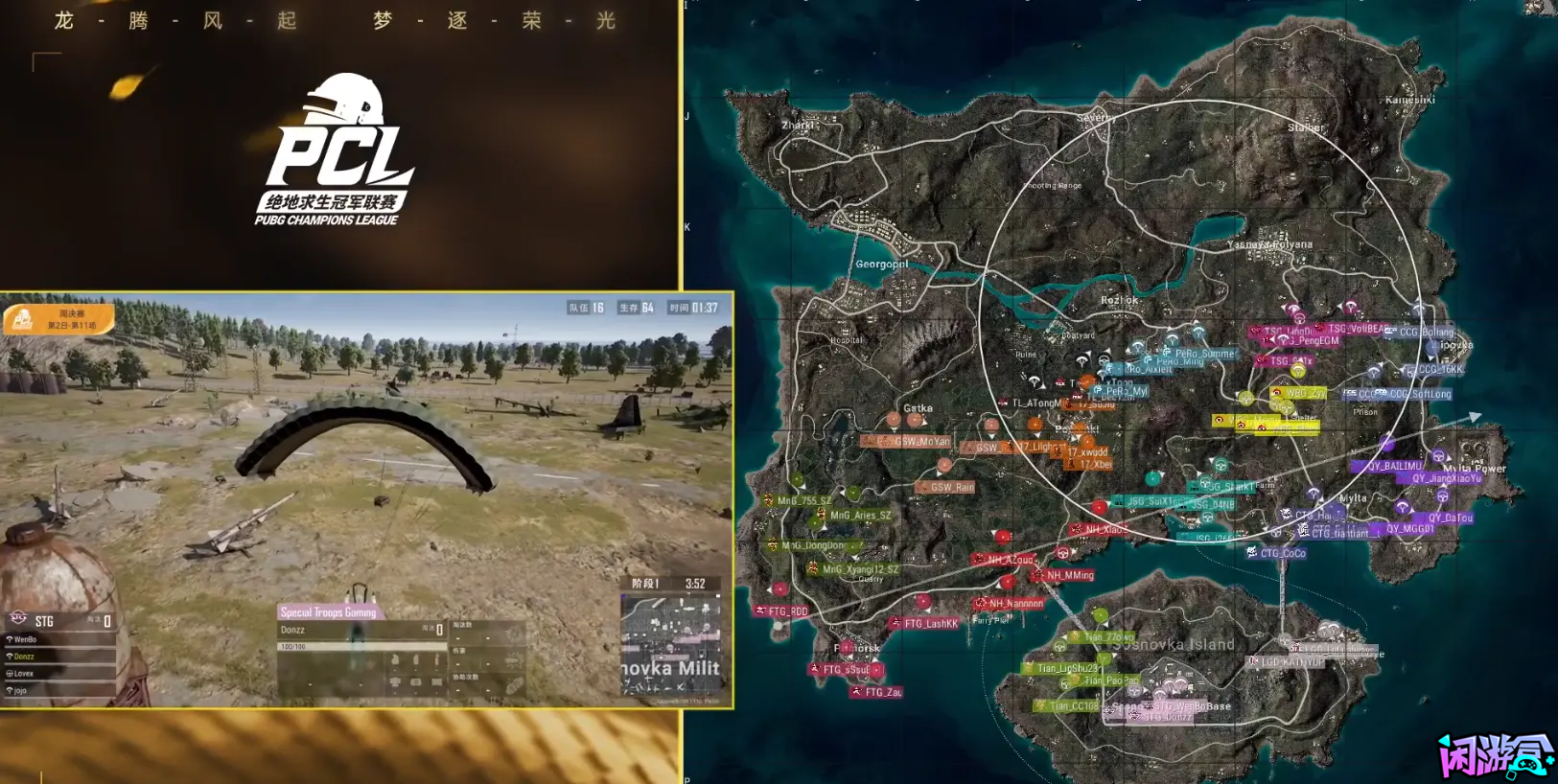Select the CTG_CoCo player marker icon
Image resolution: width=1558 pixels, height=784 pixels.
1252,552
